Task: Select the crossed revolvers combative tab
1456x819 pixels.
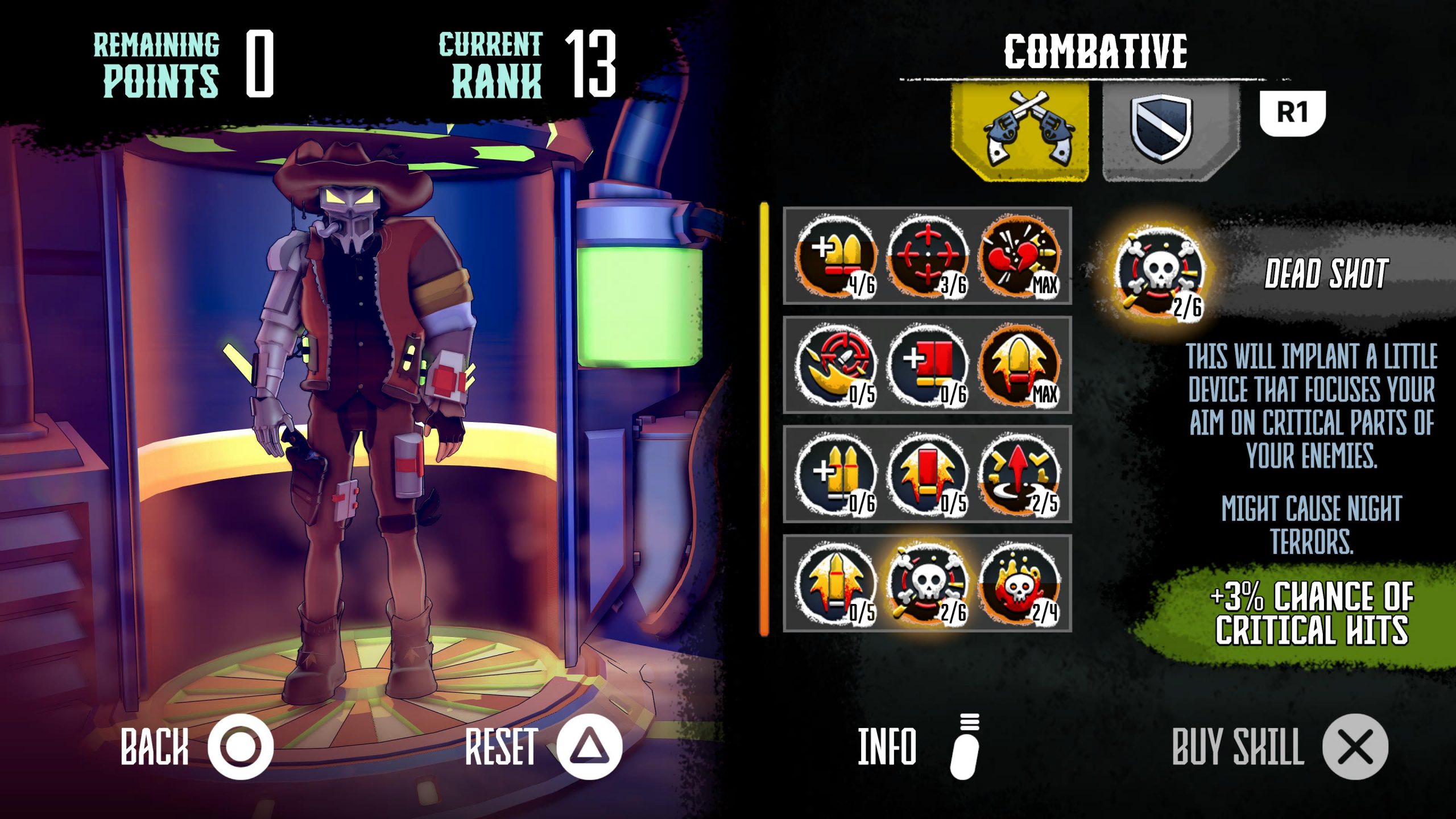Action: [1020, 131]
